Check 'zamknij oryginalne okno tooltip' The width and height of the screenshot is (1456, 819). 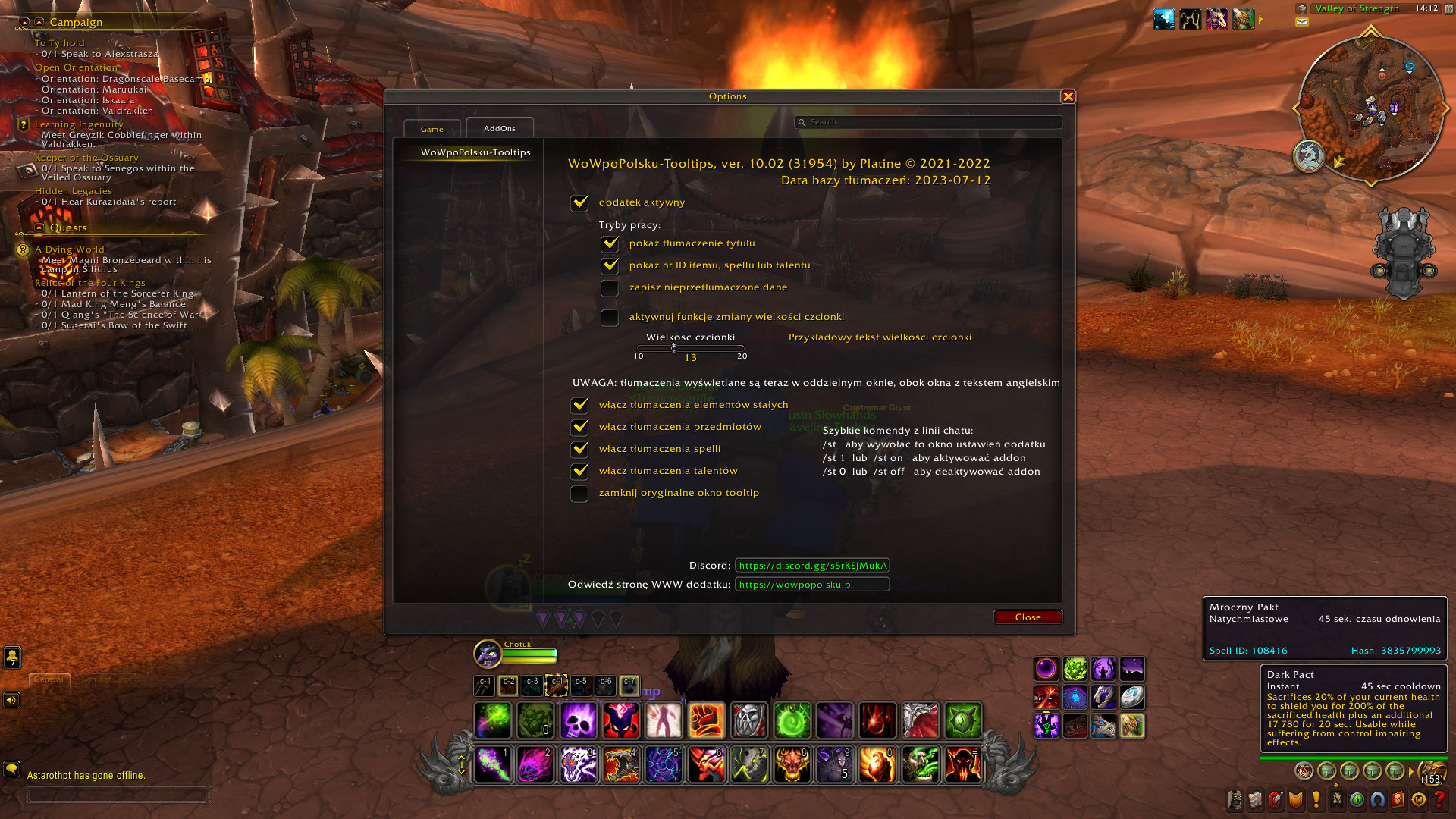[x=580, y=494]
